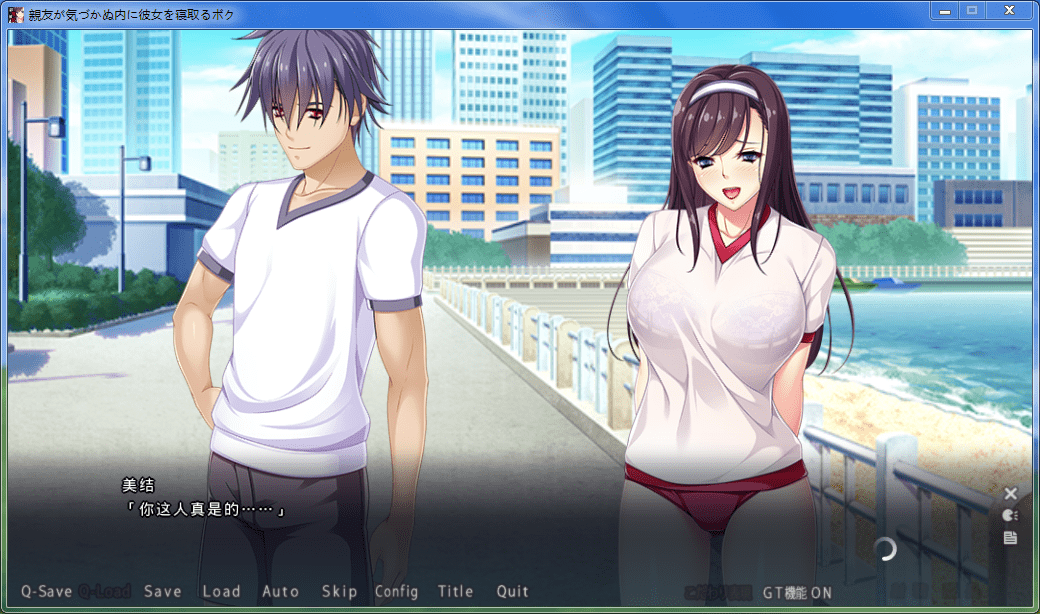Click the Q-Save button
The width and height of the screenshot is (1040, 614).
(46, 591)
